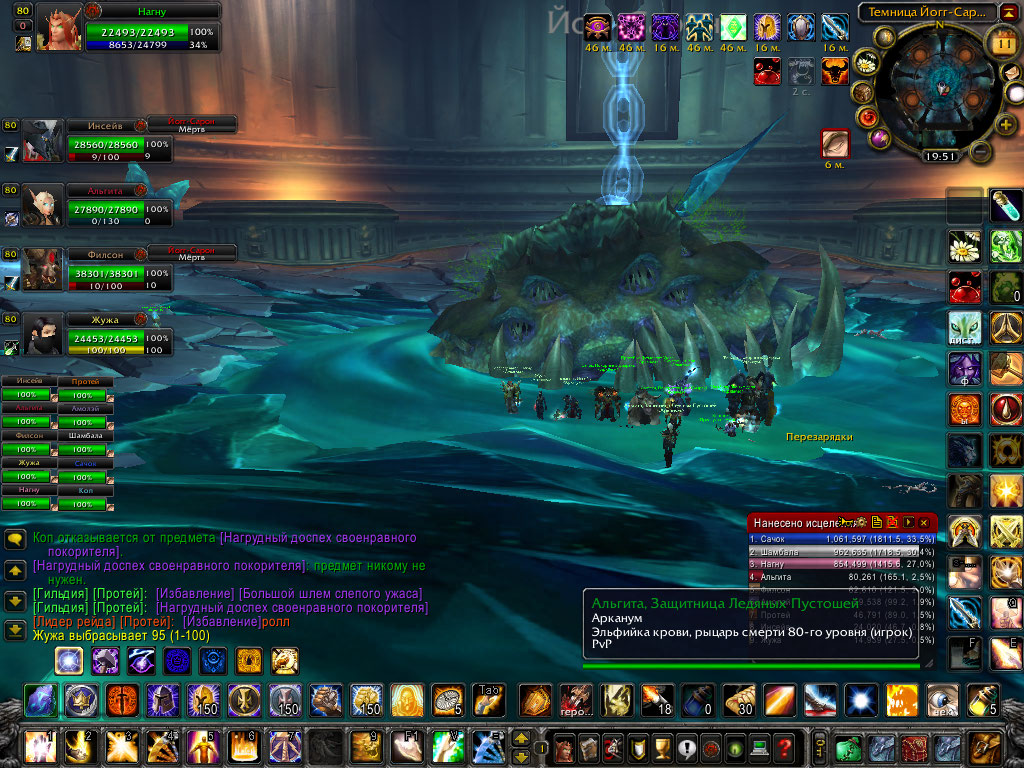Click the minimap zoom-in plus button
This screenshot has width=1024, height=768.
pos(1004,123)
